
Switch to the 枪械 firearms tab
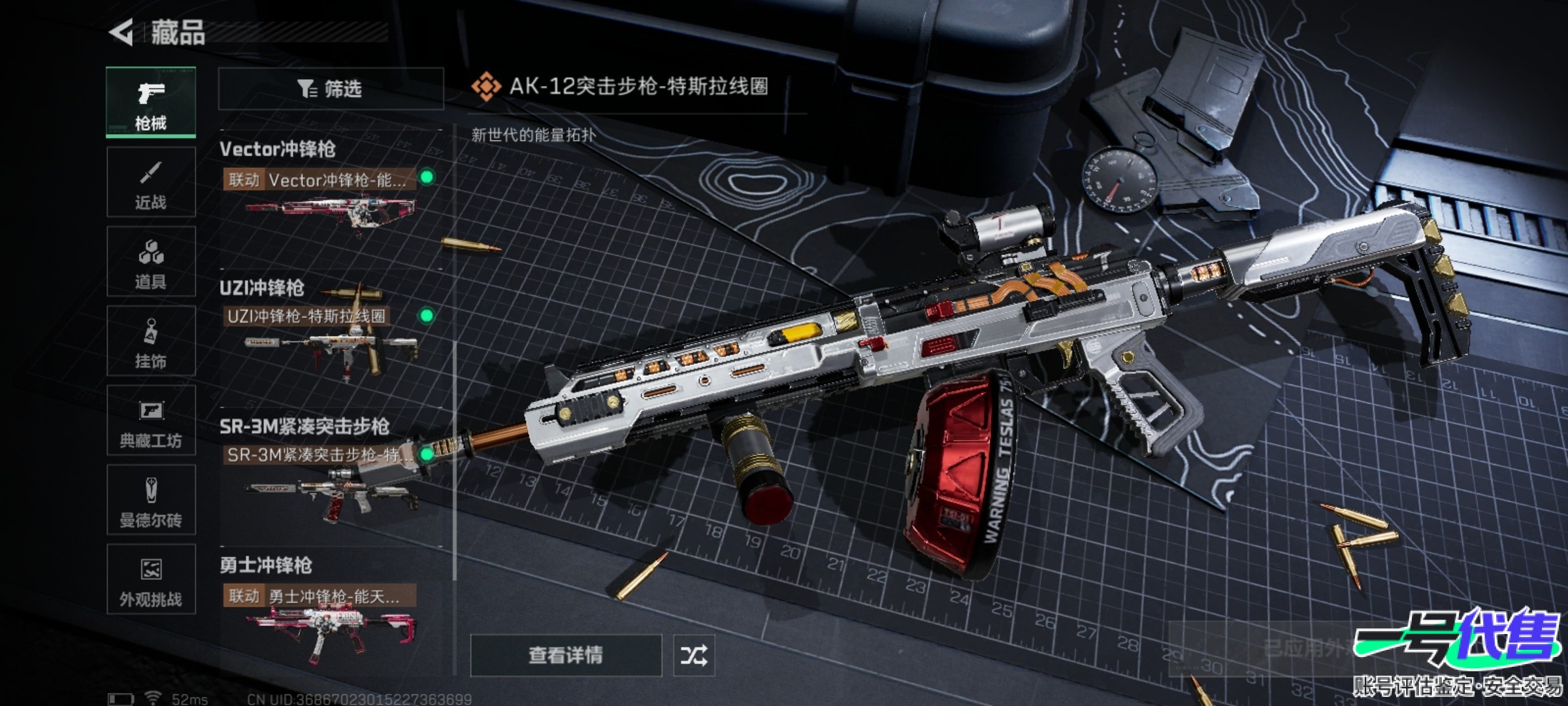click(x=151, y=103)
